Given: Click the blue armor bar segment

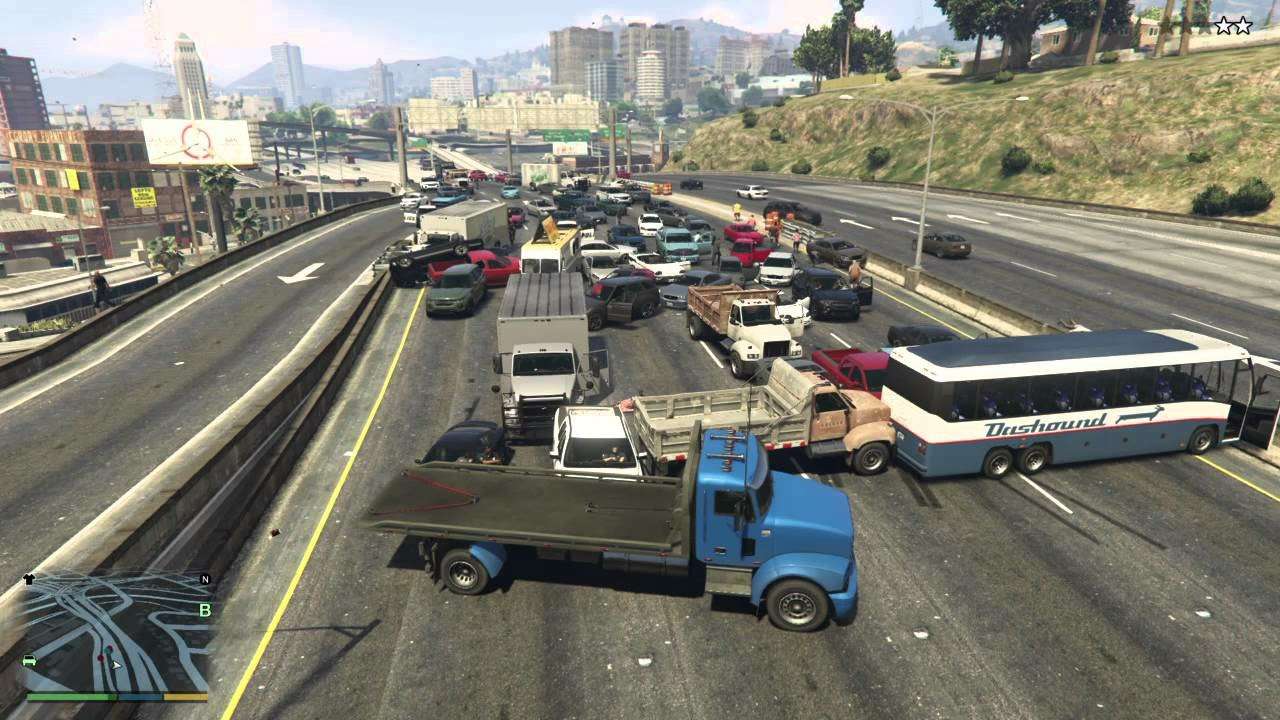Looking at the screenshot, I should [140, 697].
